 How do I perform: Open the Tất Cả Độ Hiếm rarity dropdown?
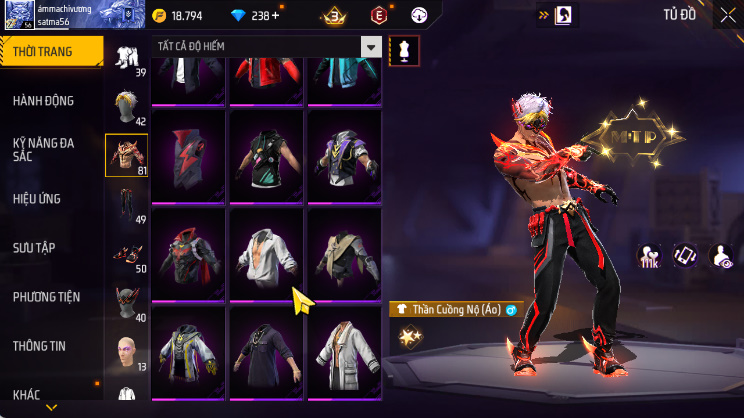371,47
